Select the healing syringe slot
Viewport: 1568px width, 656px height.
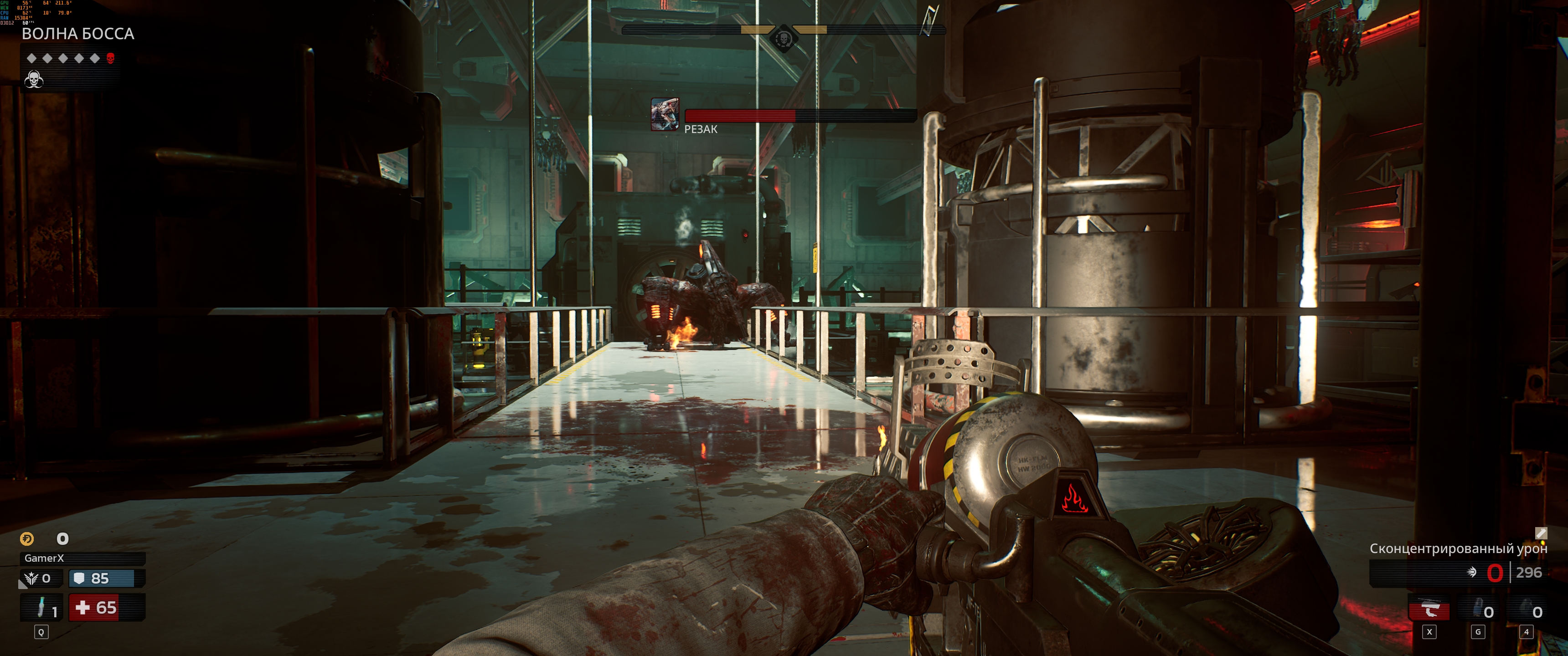(x=41, y=607)
